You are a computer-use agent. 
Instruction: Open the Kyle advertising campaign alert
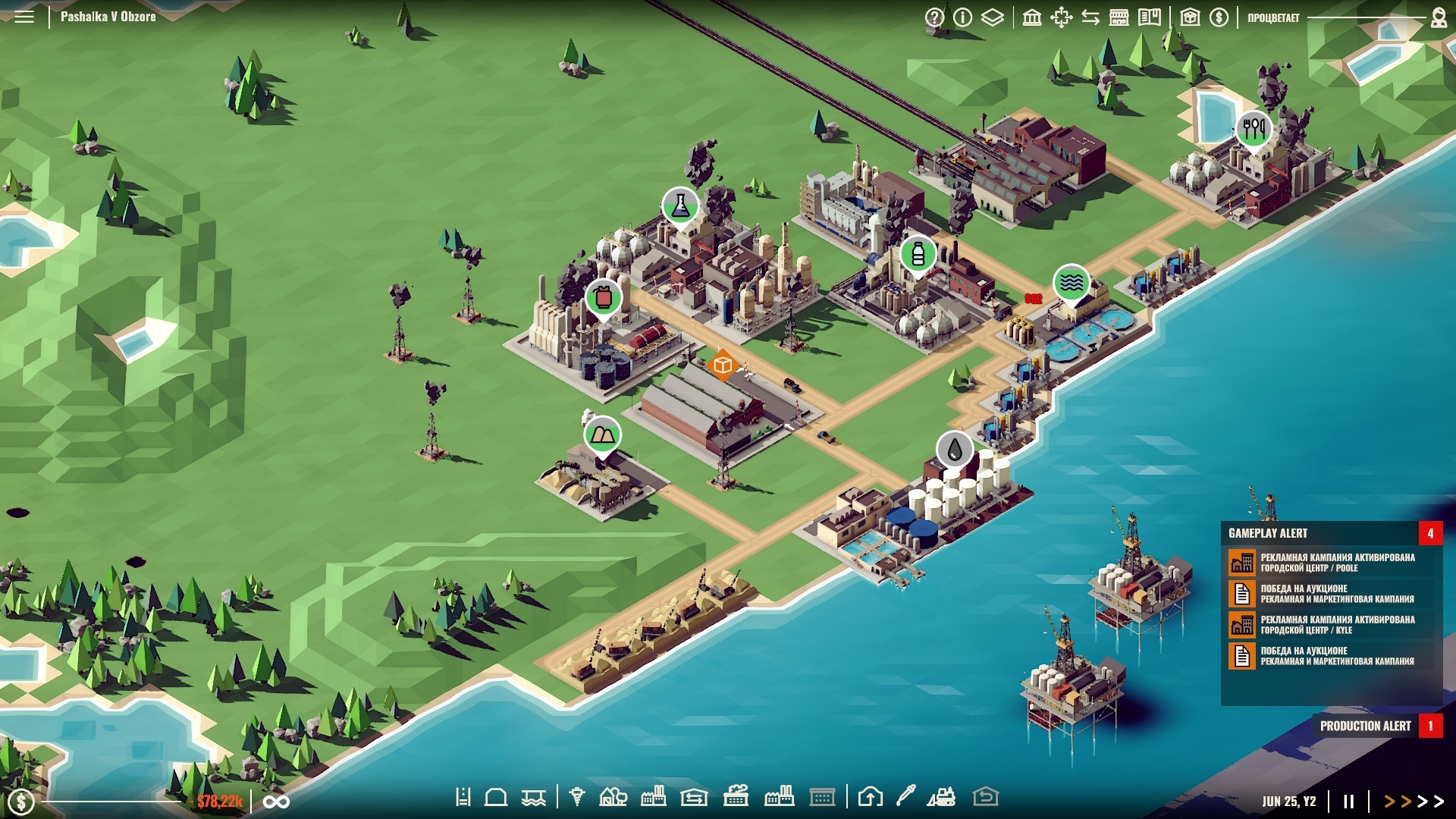pos(1337,624)
